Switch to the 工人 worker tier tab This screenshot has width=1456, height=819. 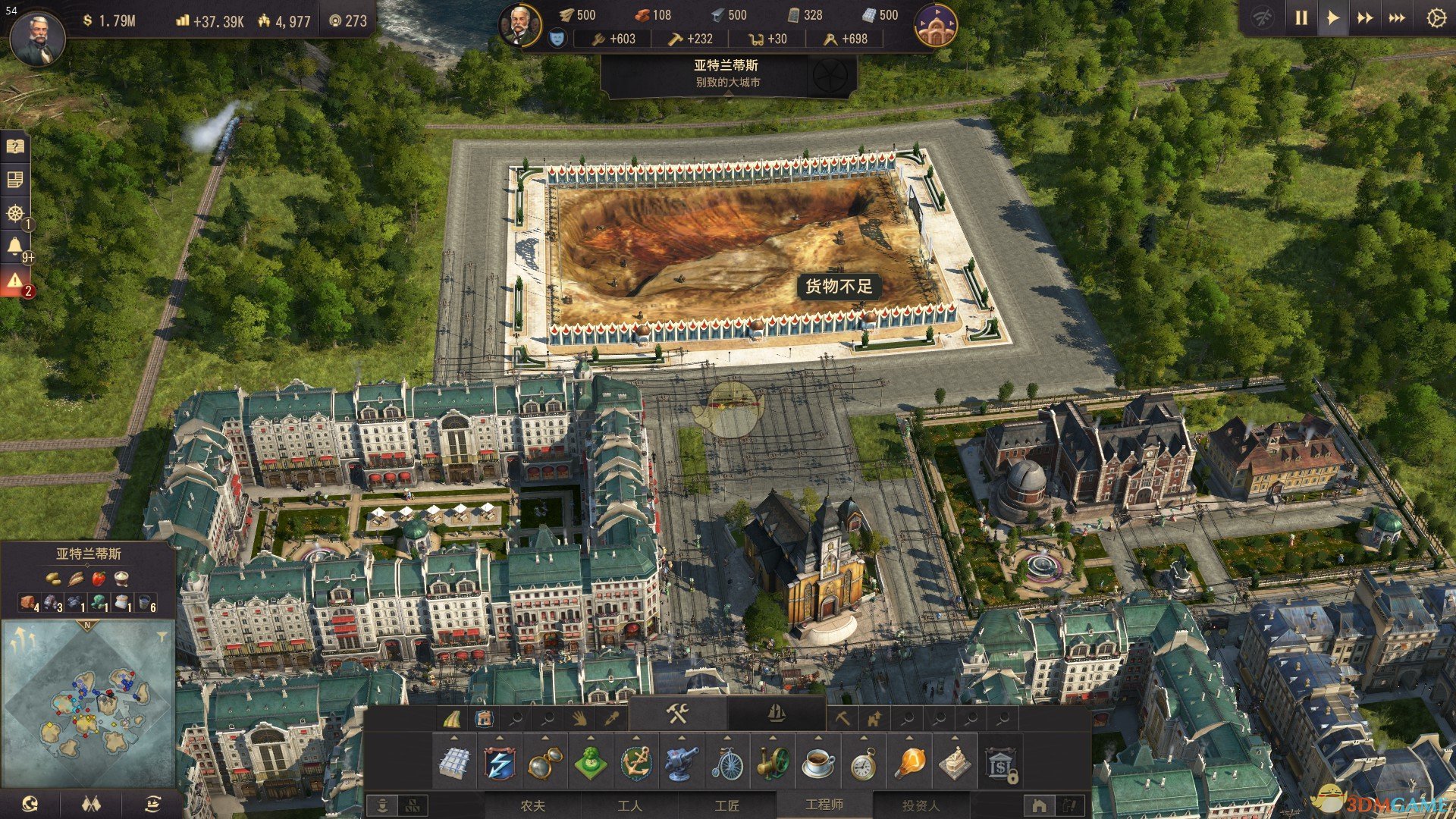coord(629,805)
